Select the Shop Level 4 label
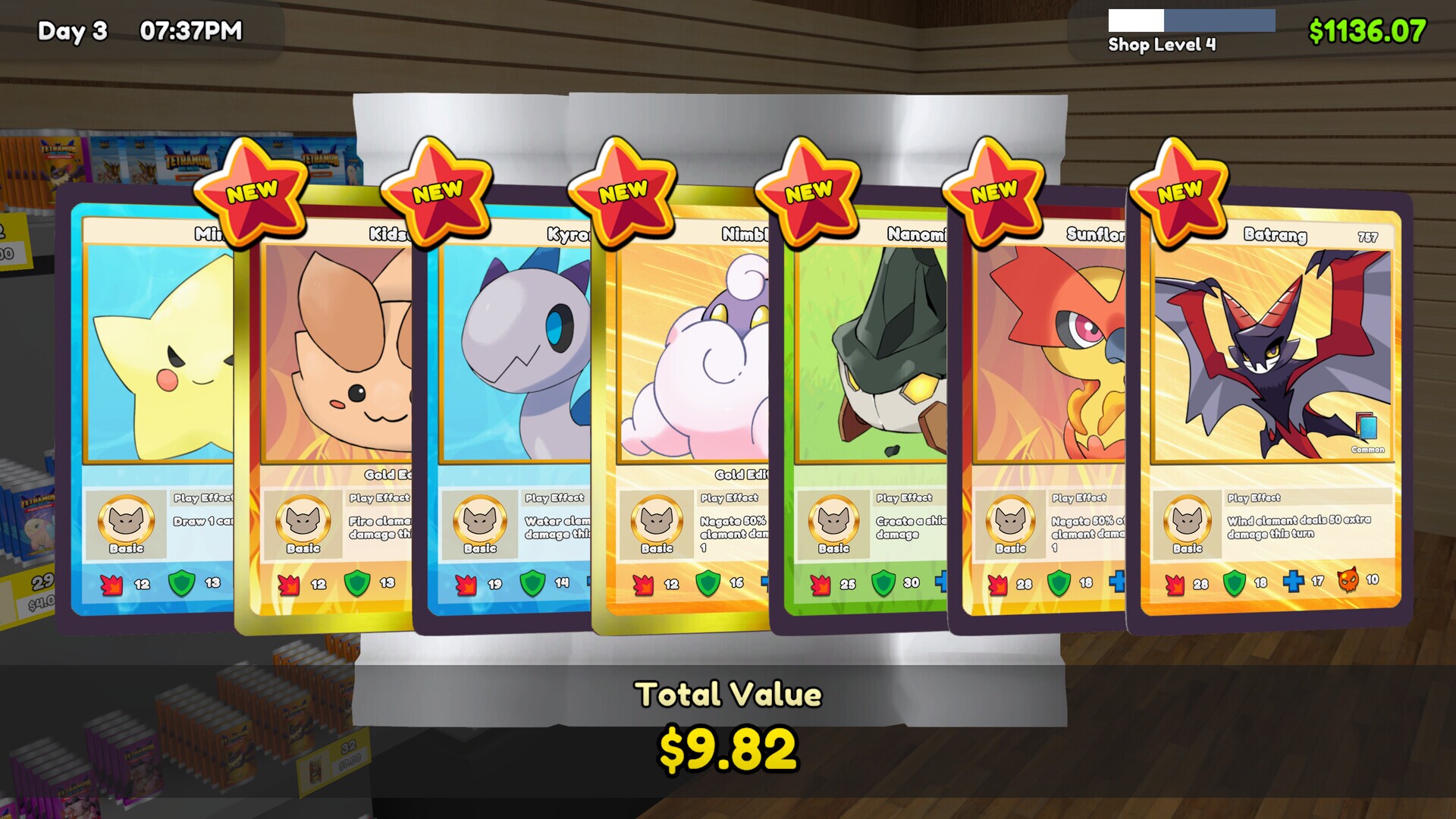This screenshot has height=819, width=1456. tap(1162, 45)
